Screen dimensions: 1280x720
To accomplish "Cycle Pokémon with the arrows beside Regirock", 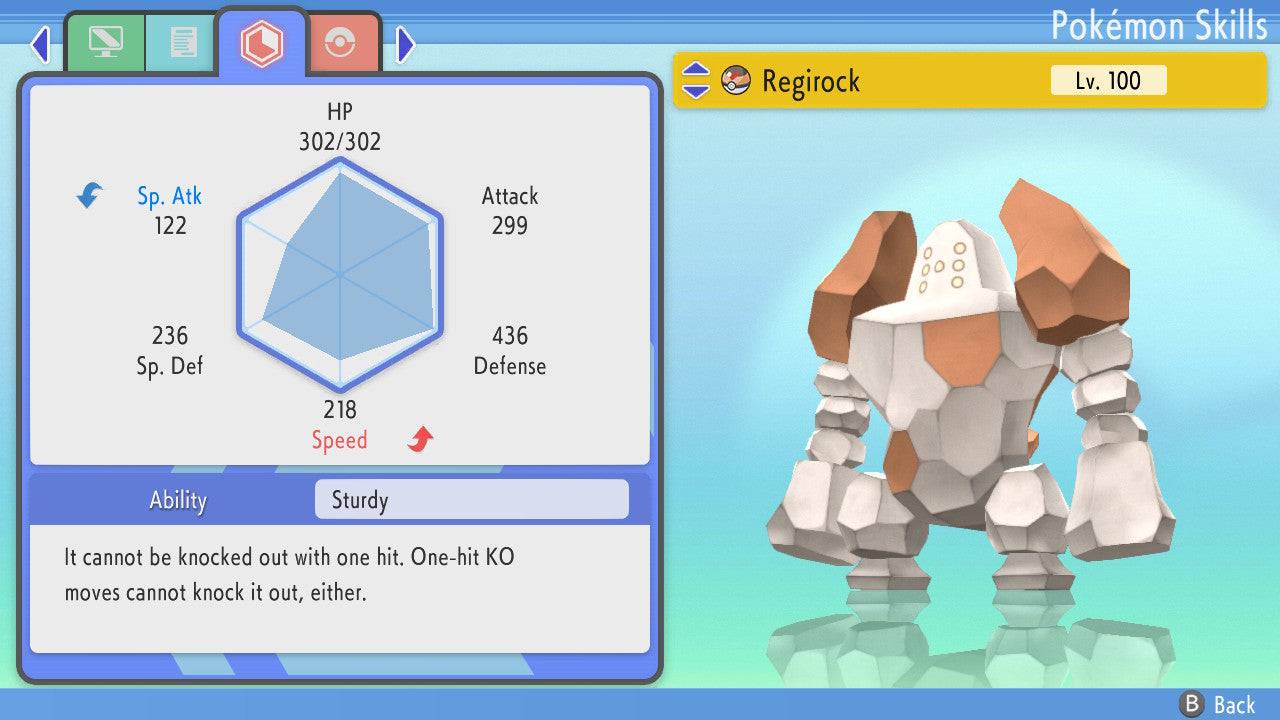I will pyautogui.click(x=696, y=81).
